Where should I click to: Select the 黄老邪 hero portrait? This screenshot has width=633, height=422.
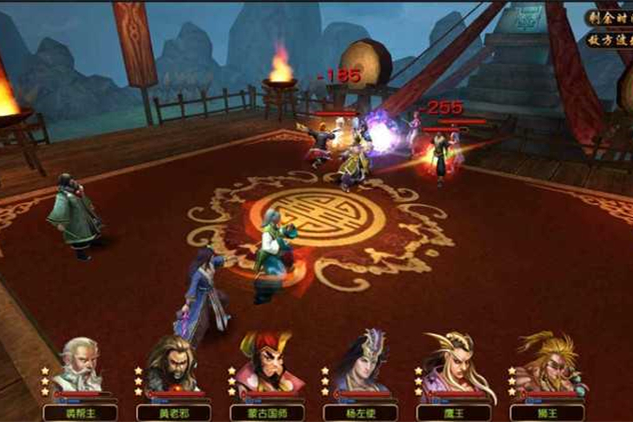coord(170,366)
